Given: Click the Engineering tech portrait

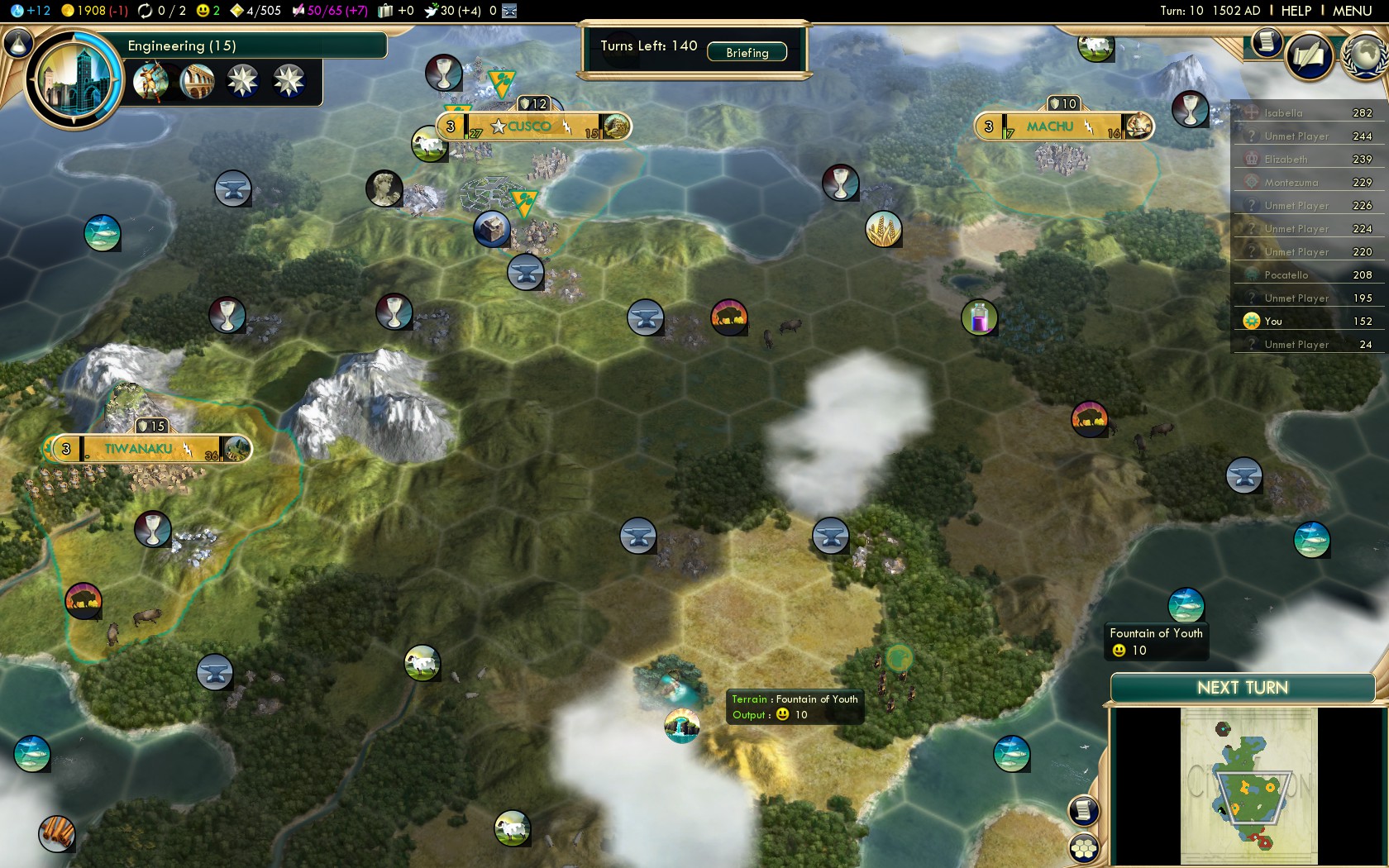Looking at the screenshot, I should point(74,80).
